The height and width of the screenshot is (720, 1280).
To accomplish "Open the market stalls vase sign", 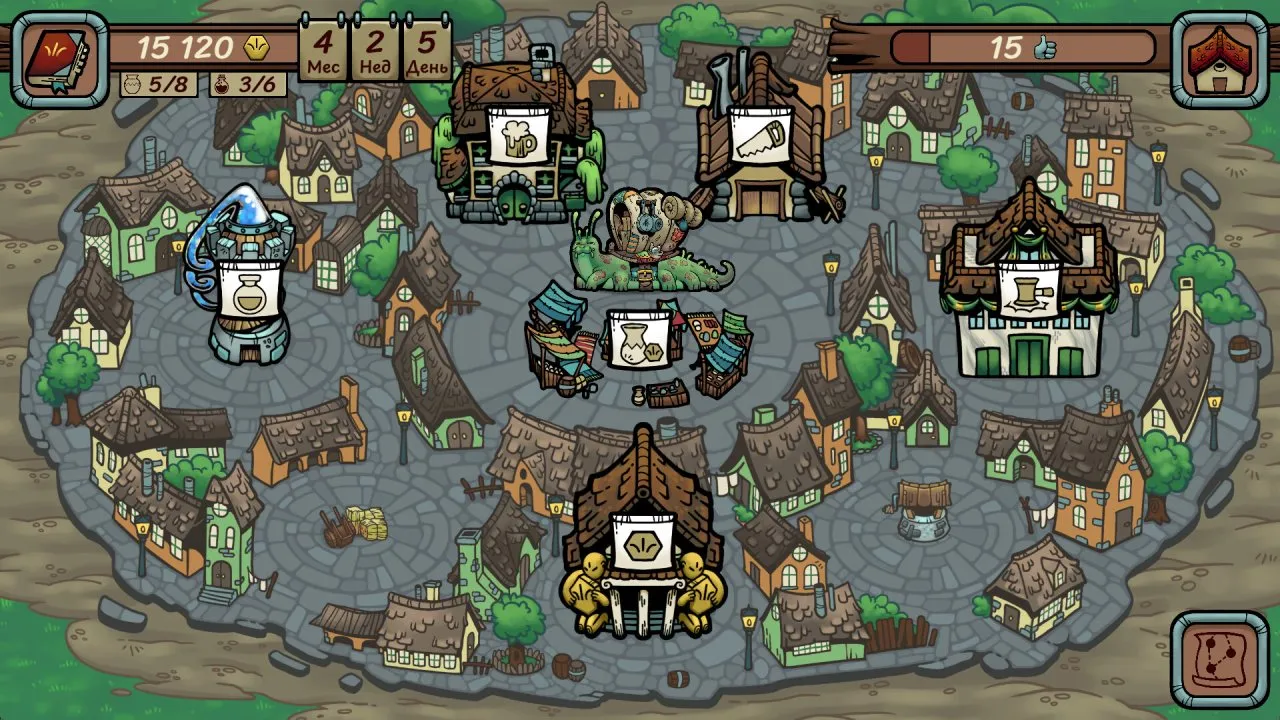I will pyautogui.click(x=639, y=338).
